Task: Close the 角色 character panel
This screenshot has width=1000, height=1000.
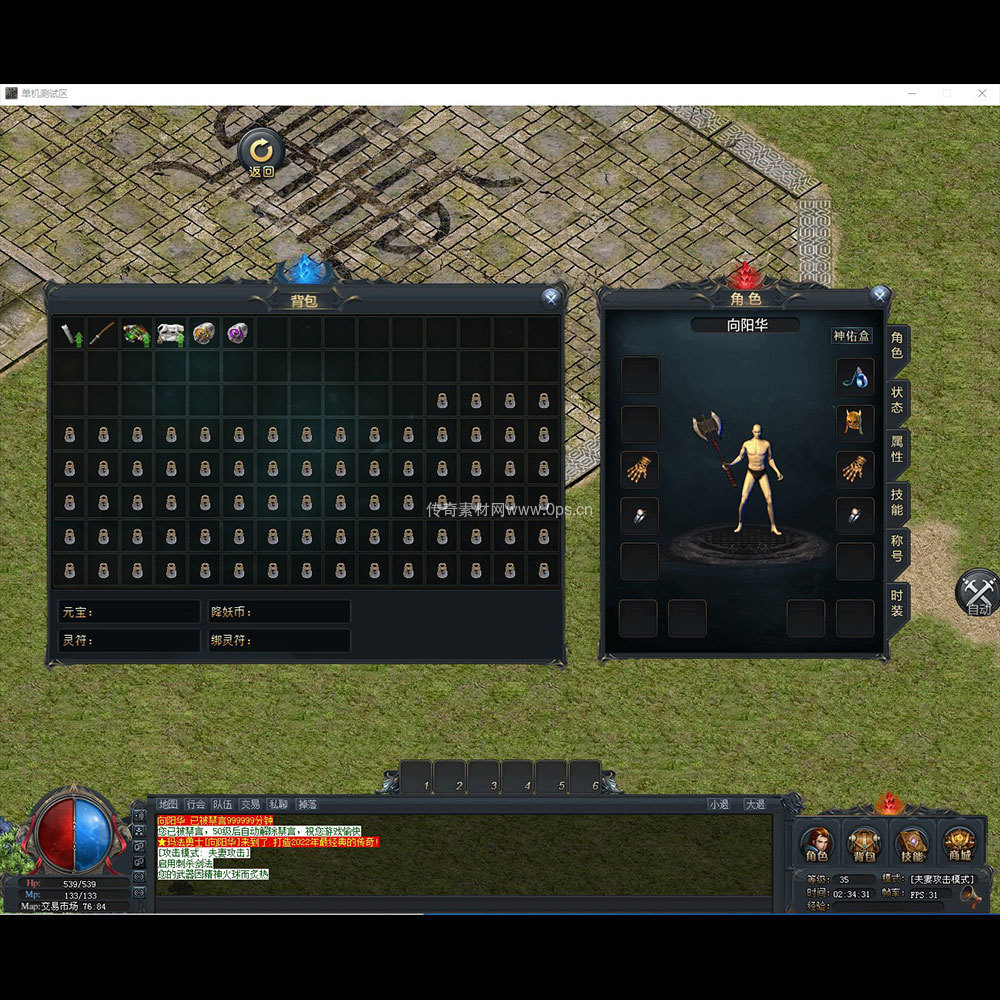Action: click(x=879, y=295)
